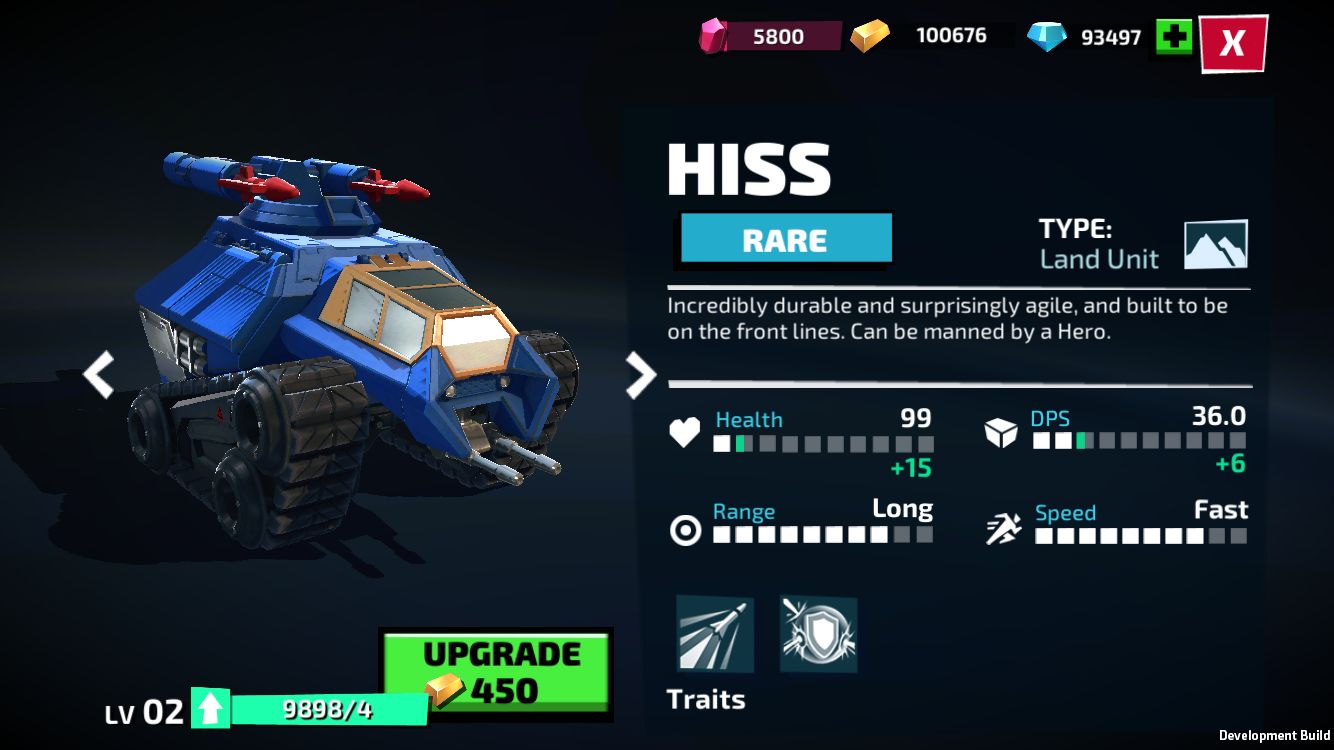
Task: Tap the green level-up arrow icon
Action: pyautogui.click(x=210, y=709)
